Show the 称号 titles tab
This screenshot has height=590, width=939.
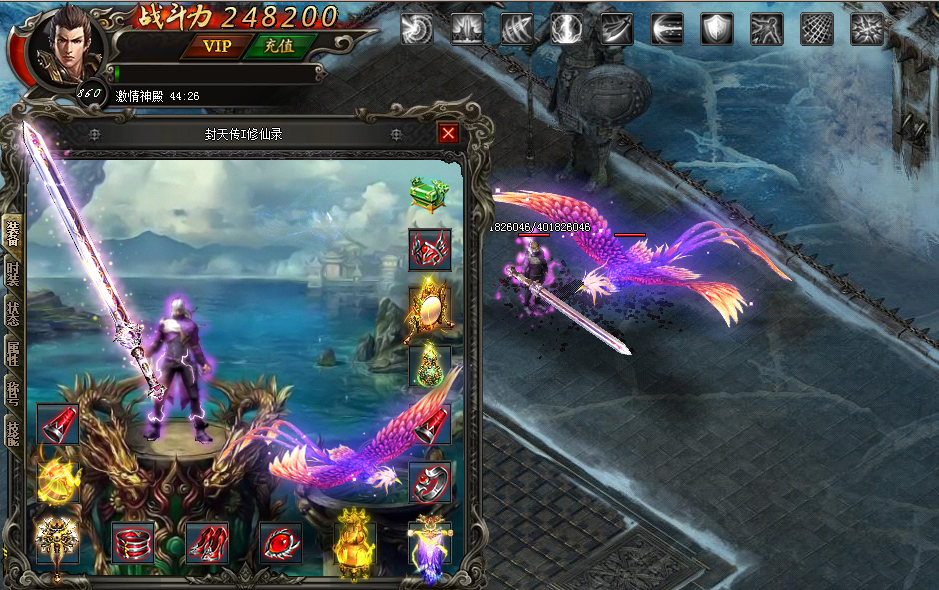[13, 391]
